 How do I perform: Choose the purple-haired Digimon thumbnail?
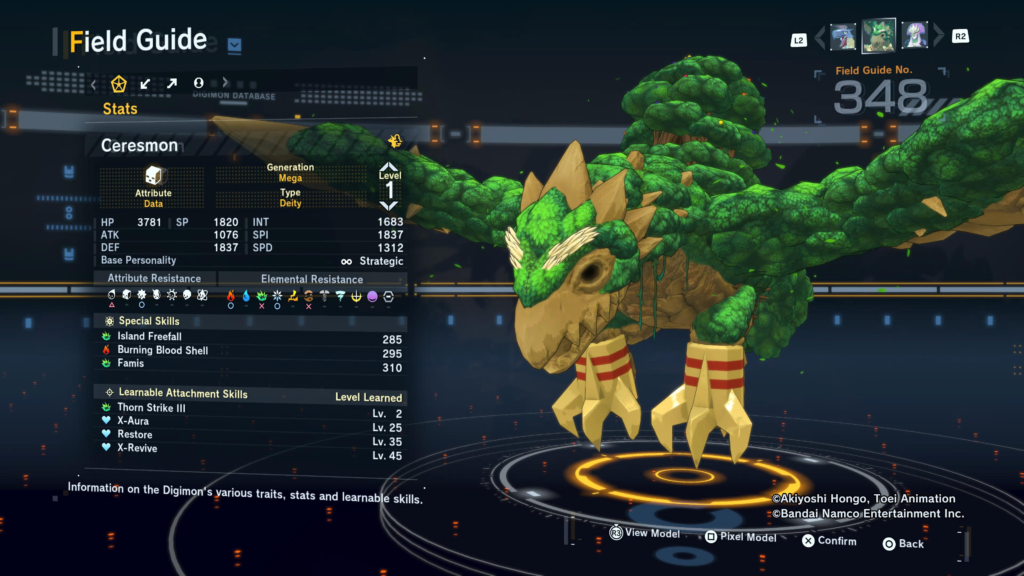pyautogui.click(x=915, y=37)
